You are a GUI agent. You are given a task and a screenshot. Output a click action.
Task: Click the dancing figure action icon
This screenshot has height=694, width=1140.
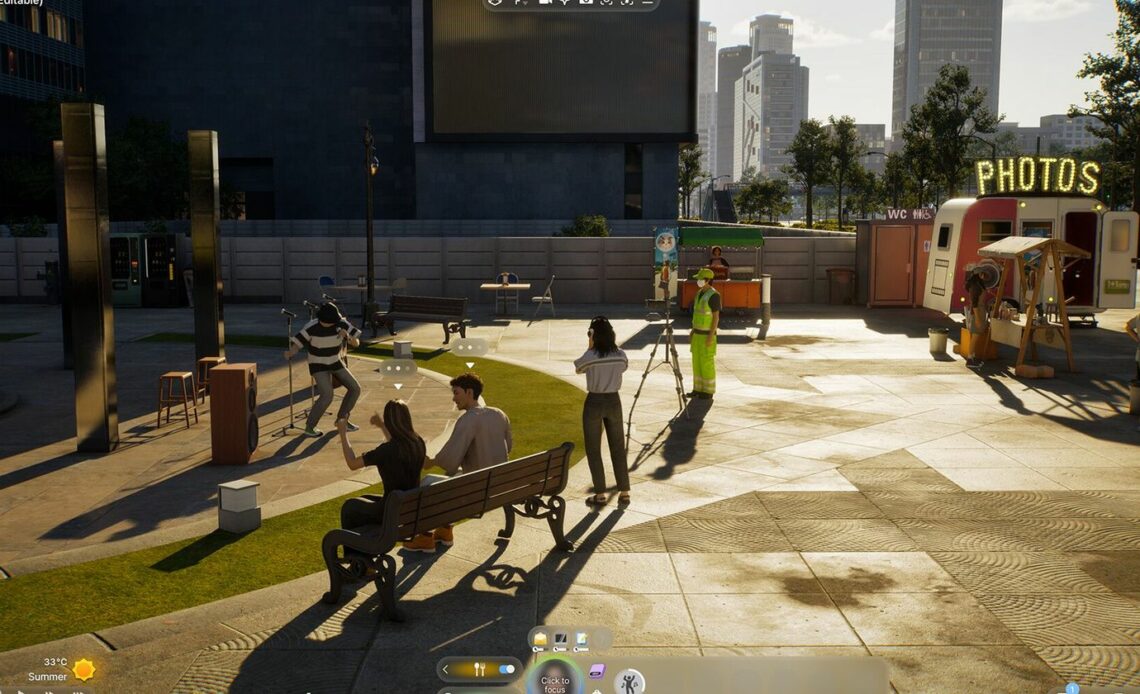628,683
